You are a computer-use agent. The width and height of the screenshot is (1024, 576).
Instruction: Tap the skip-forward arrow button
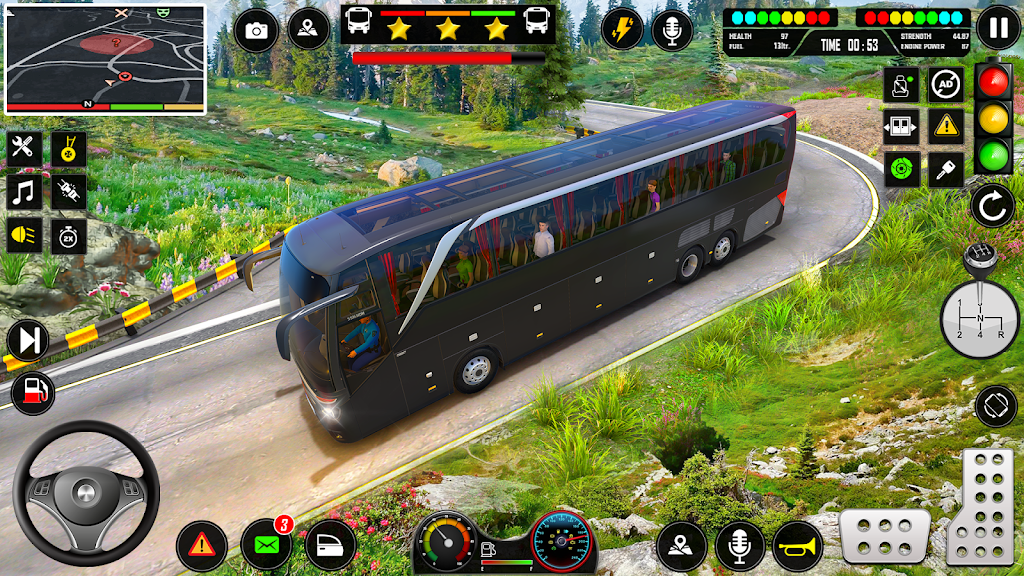coord(28,341)
